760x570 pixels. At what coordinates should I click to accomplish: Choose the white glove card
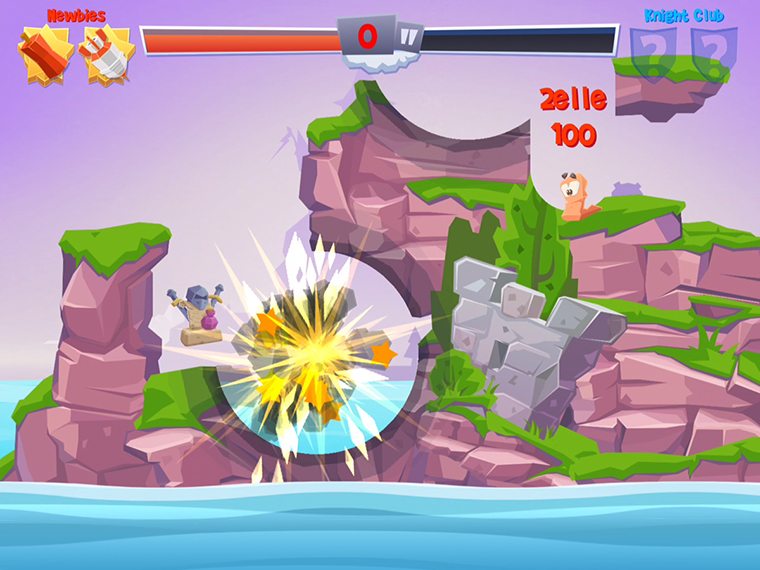point(106,53)
